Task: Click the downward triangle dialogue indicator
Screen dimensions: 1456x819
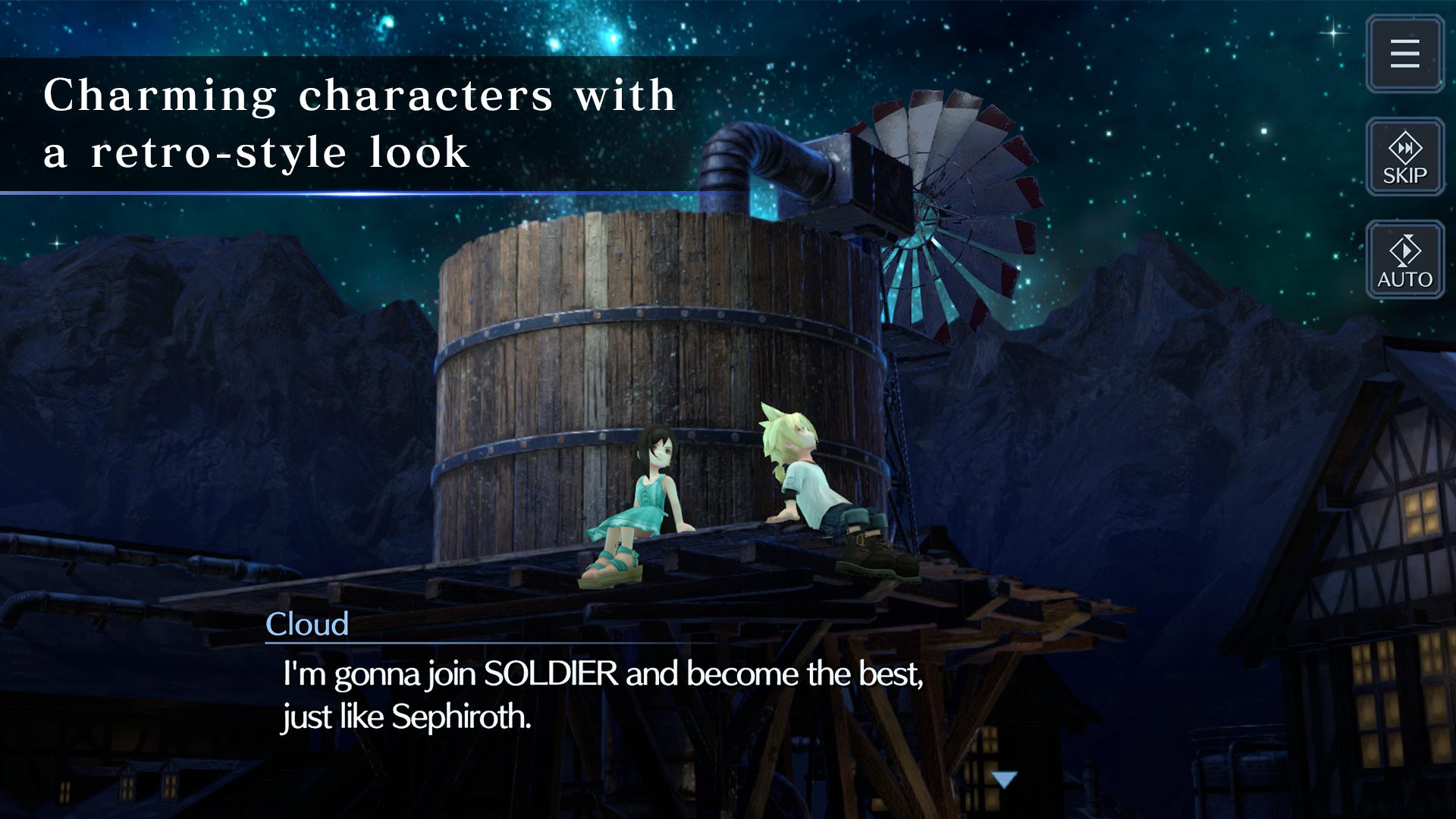Action: click(1005, 777)
